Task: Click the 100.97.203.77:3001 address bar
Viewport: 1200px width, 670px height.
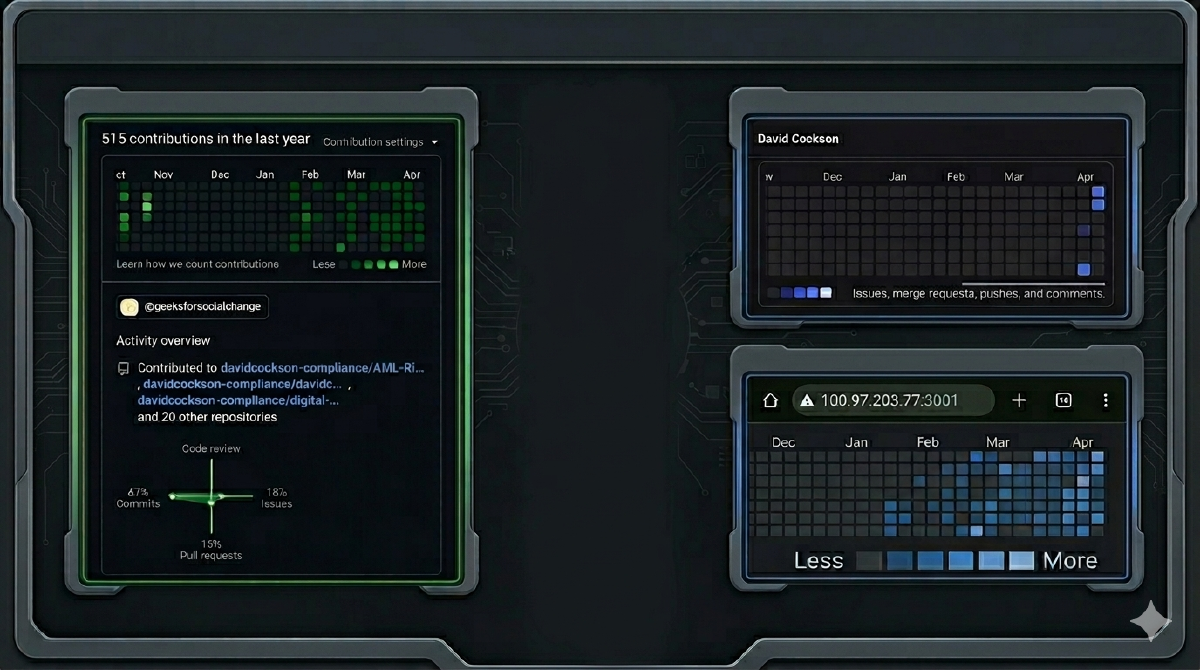Action: click(x=892, y=400)
